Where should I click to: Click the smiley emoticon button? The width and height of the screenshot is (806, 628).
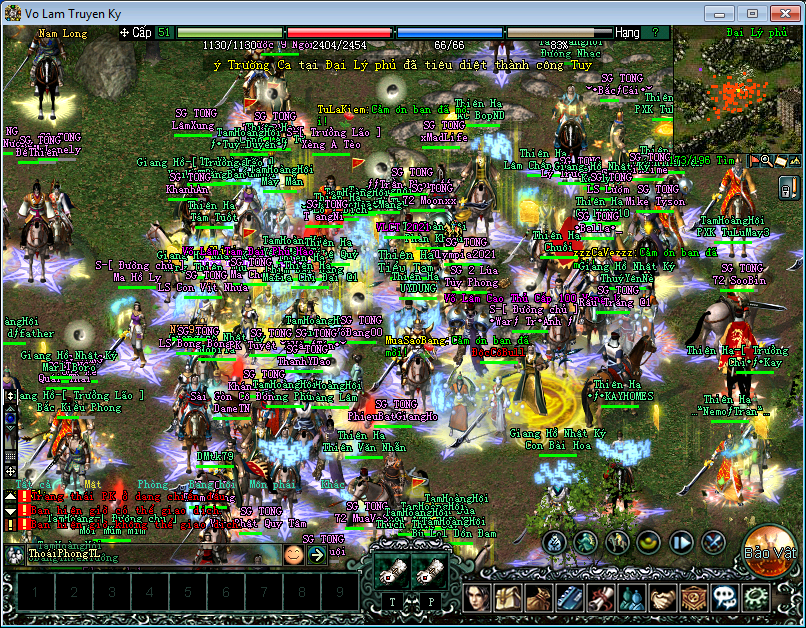(293, 554)
